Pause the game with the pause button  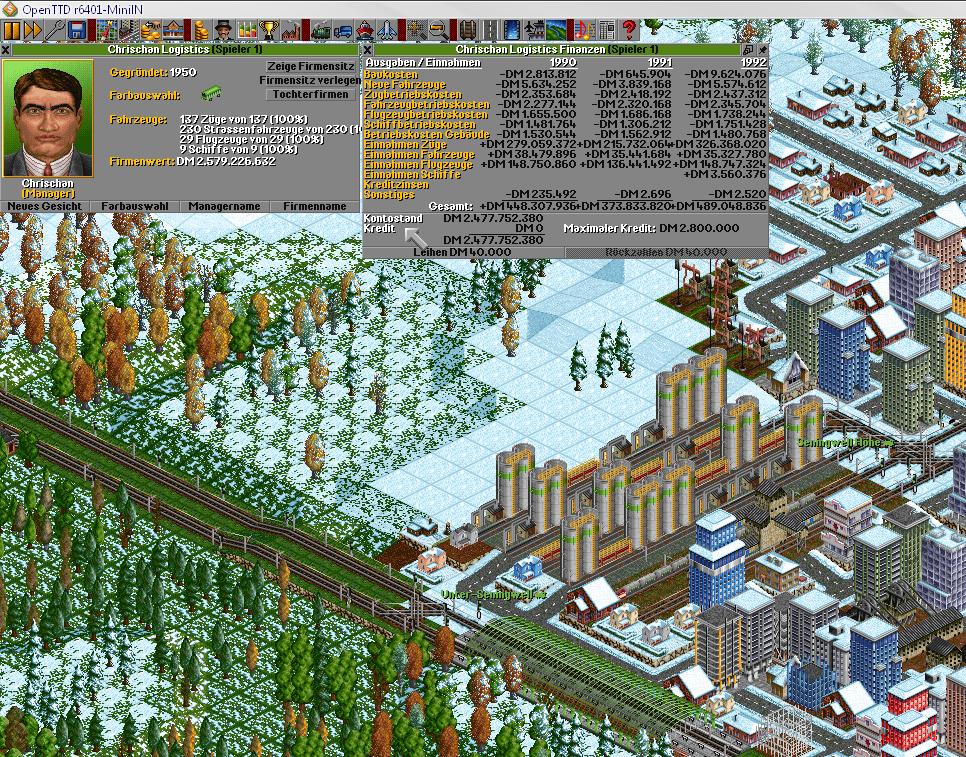pyautogui.click(x=12, y=30)
